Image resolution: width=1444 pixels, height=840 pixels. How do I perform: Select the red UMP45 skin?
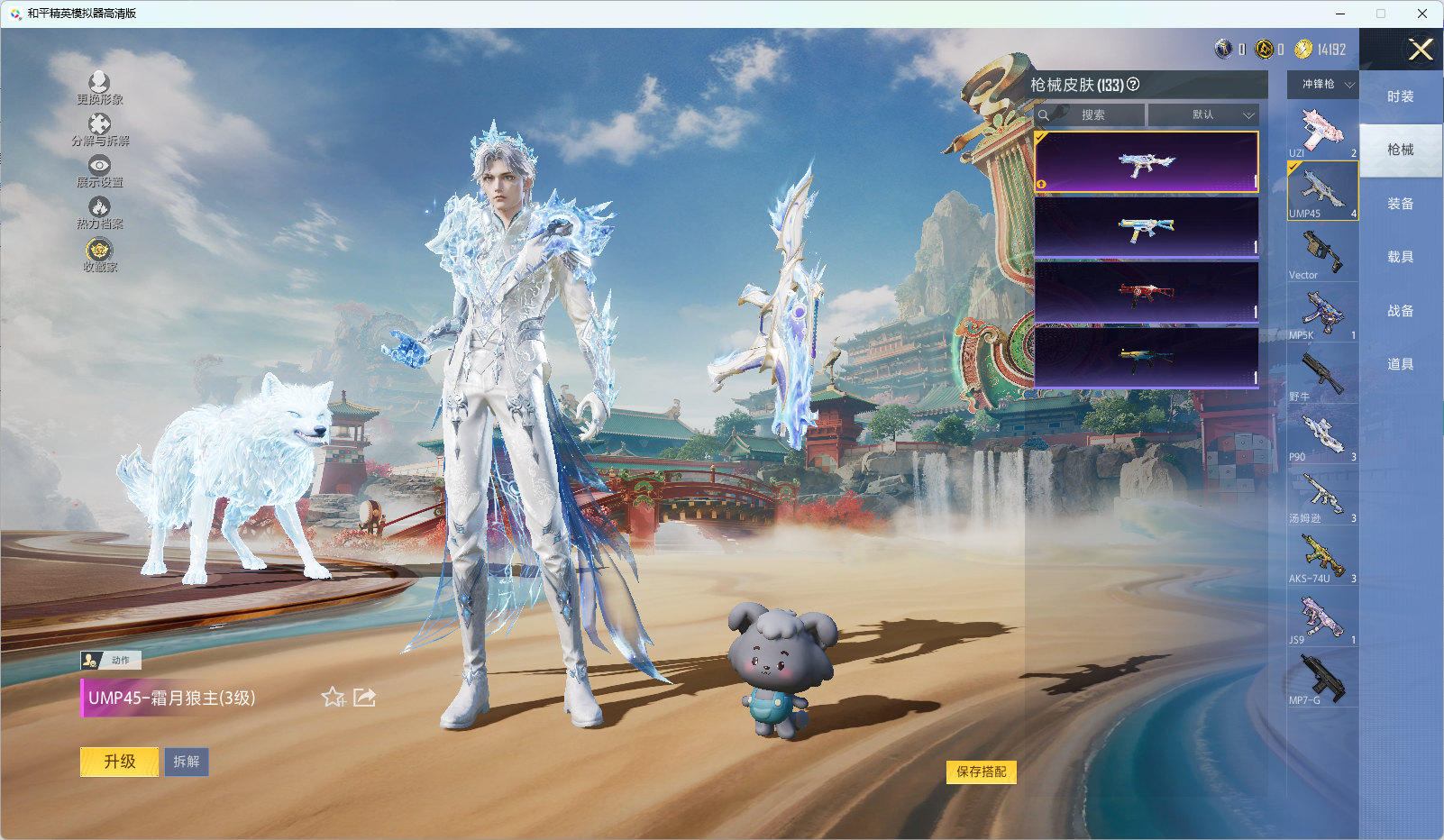coord(1146,292)
